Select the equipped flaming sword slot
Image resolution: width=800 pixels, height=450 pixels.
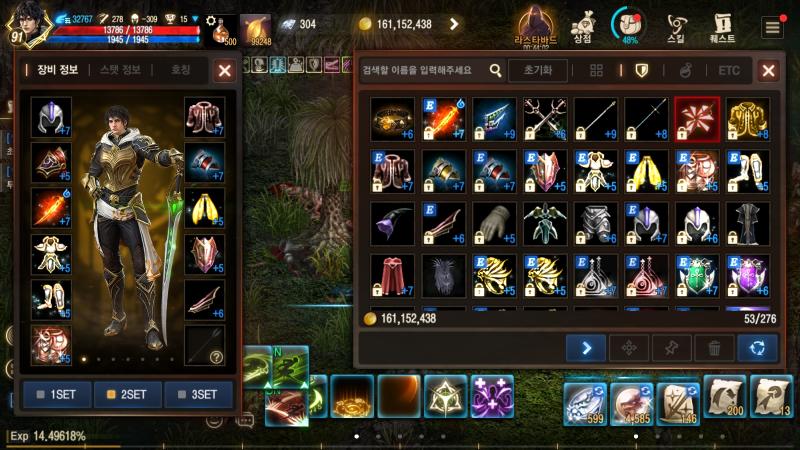click(x=50, y=208)
